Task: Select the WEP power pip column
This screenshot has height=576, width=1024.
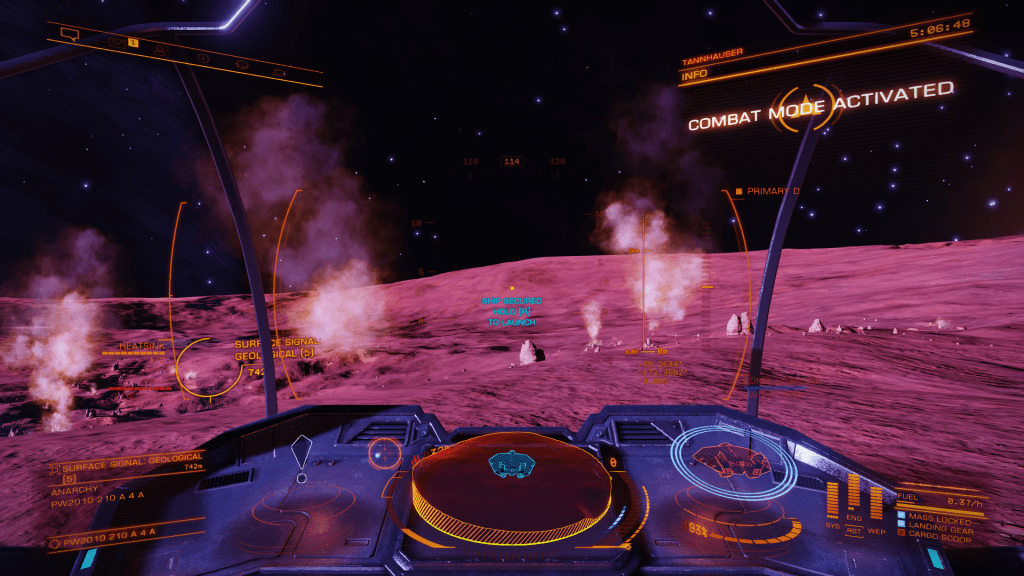Action: (x=876, y=501)
